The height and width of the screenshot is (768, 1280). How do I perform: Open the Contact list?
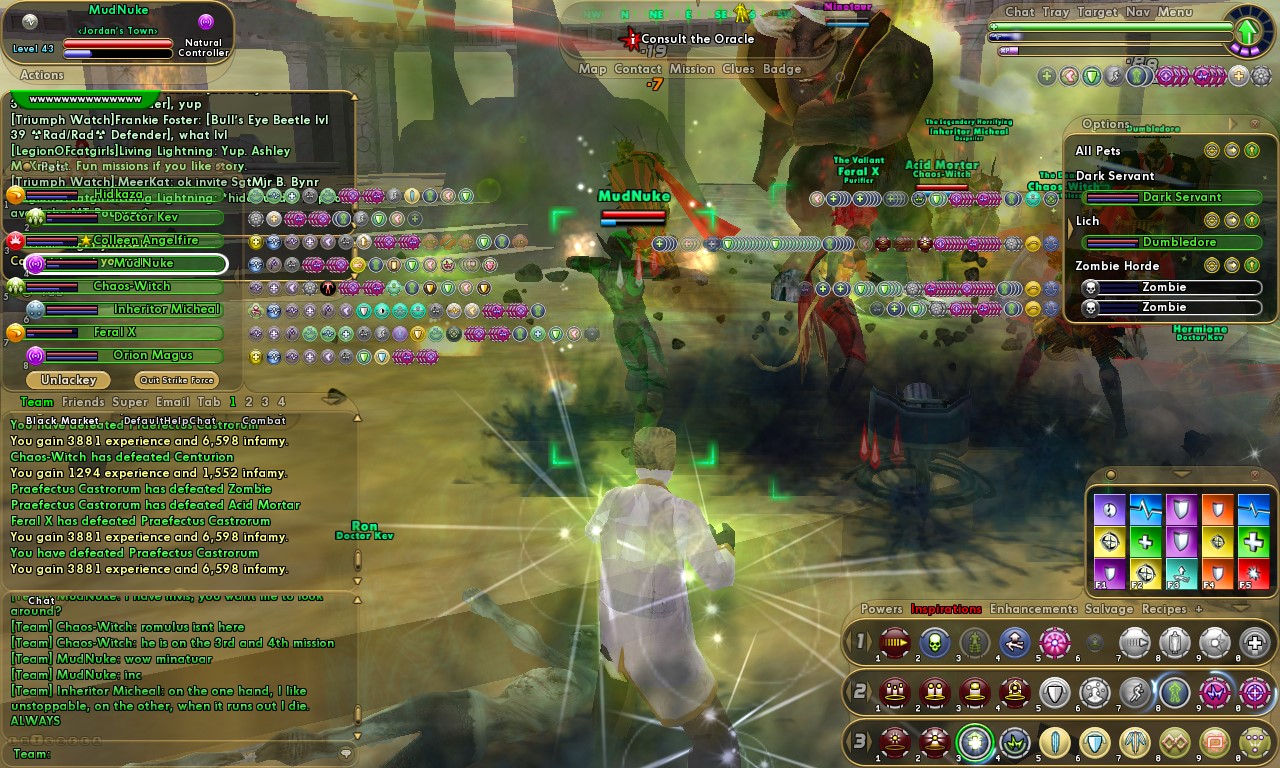coord(637,69)
